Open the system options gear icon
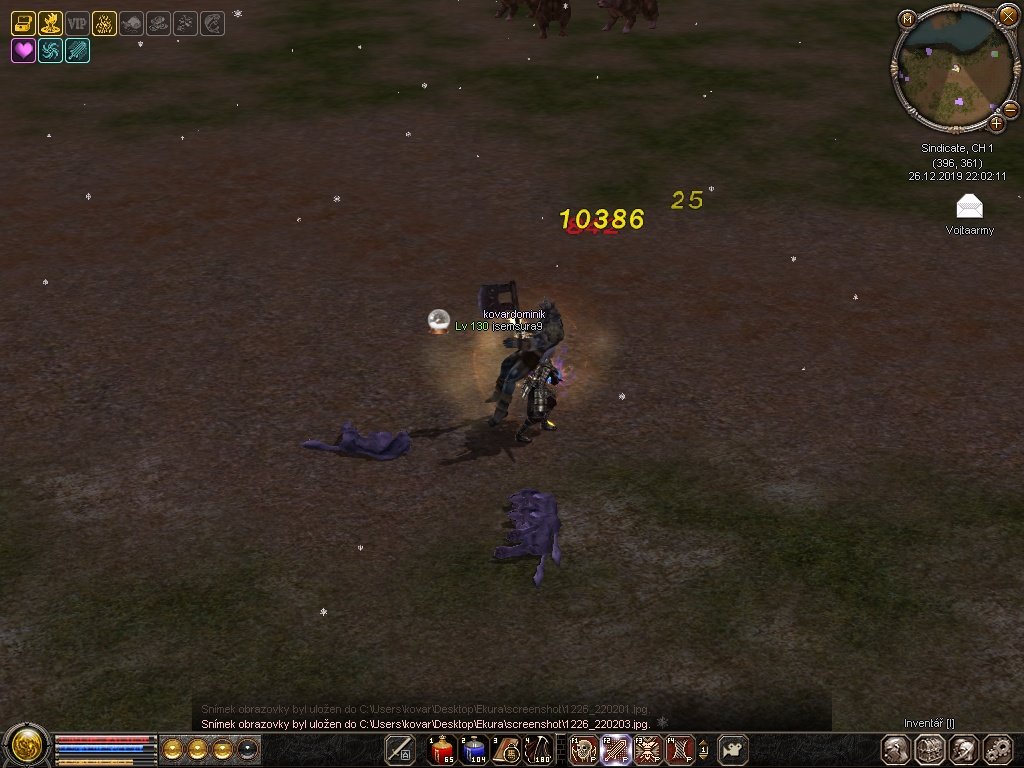Image resolution: width=1024 pixels, height=768 pixels. pos(997,749)
